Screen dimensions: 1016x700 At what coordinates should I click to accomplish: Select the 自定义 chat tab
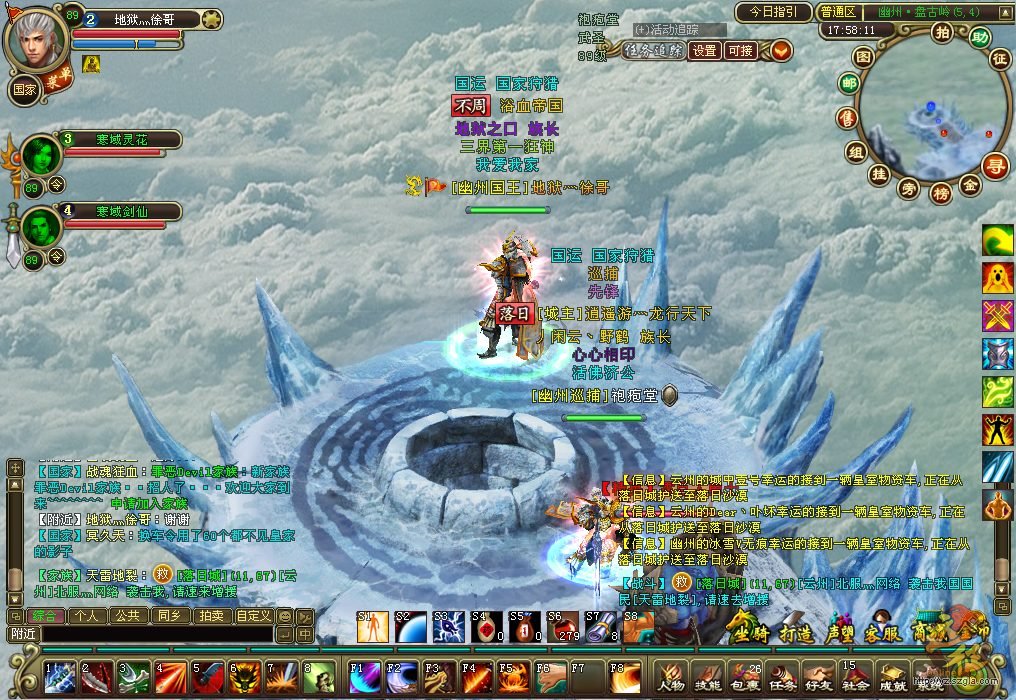point(253,616)
